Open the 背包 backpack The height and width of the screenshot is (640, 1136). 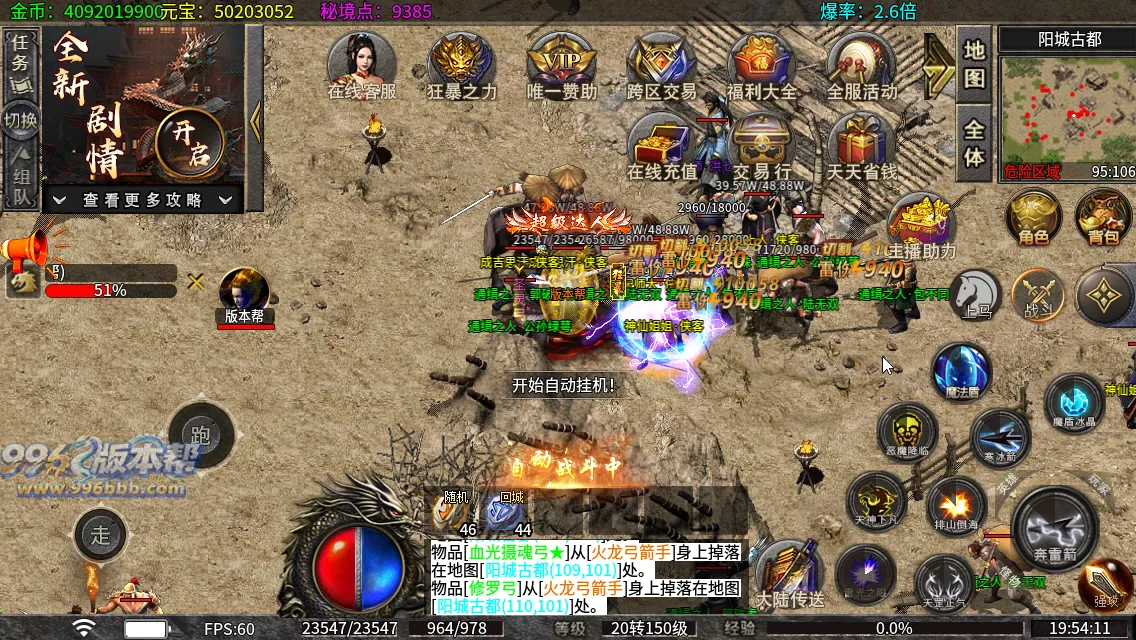pos(1103,217)
